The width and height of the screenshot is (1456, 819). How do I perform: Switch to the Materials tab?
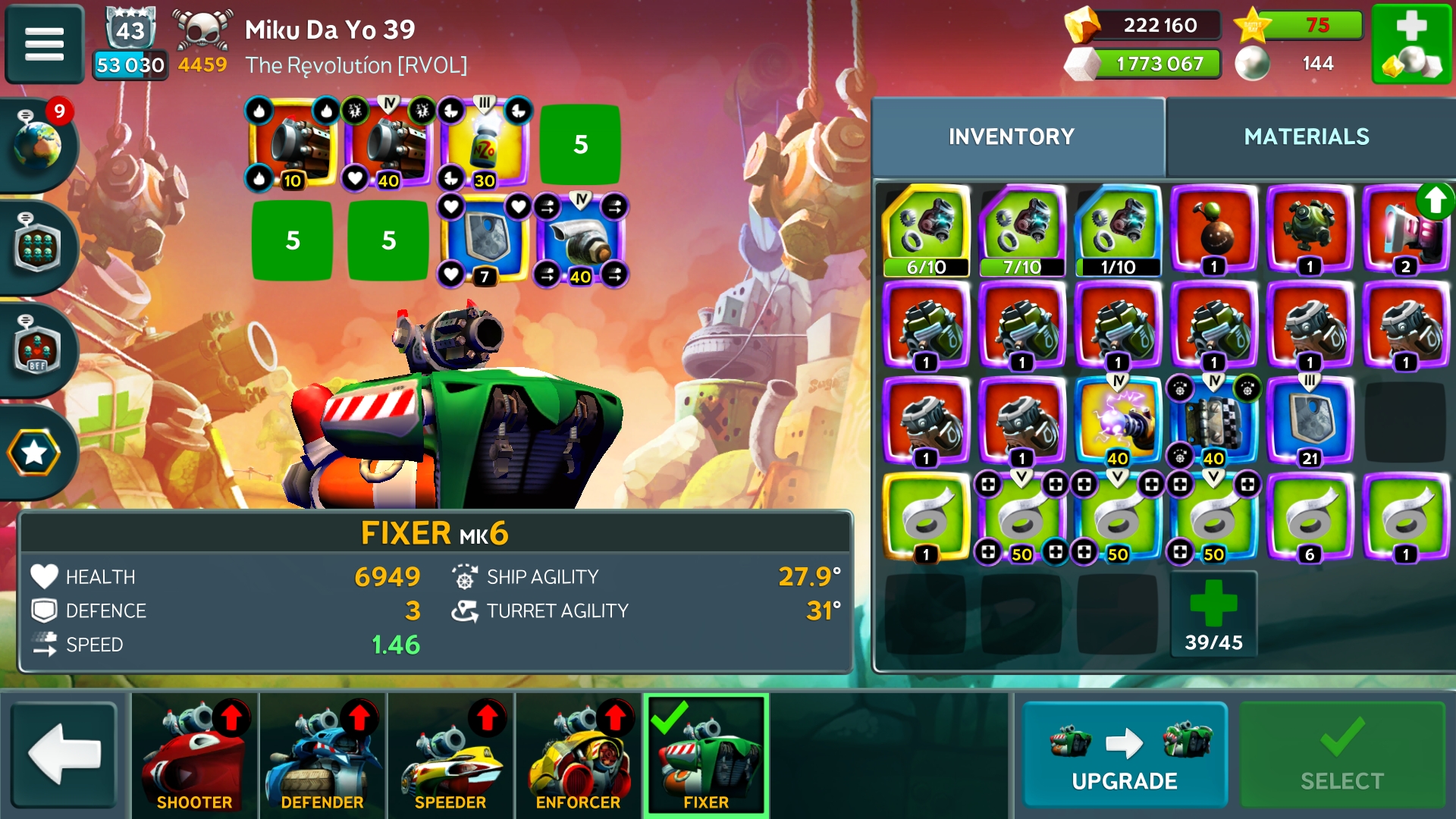(1306, 136)
